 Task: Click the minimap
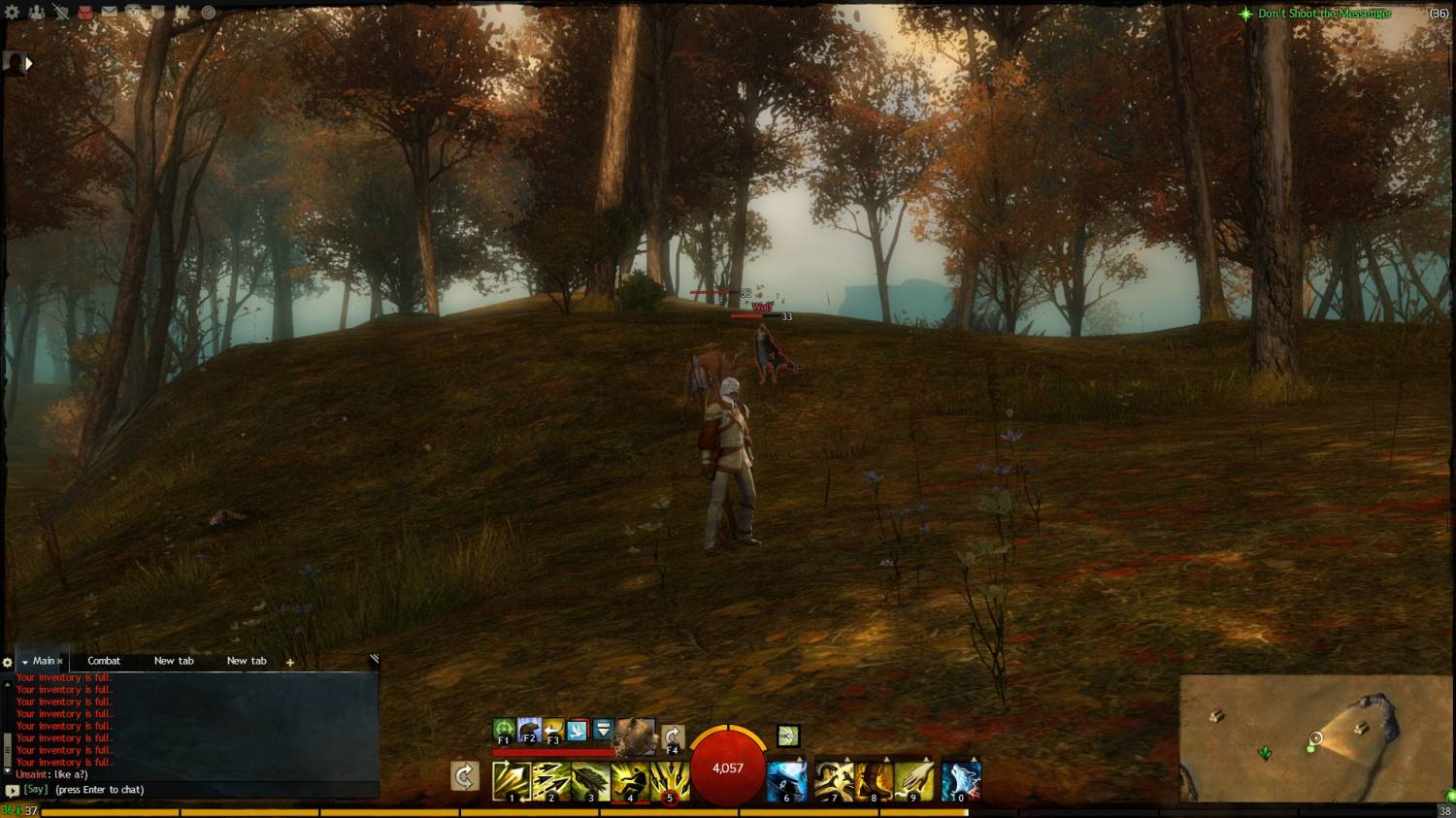point(1315,737)
